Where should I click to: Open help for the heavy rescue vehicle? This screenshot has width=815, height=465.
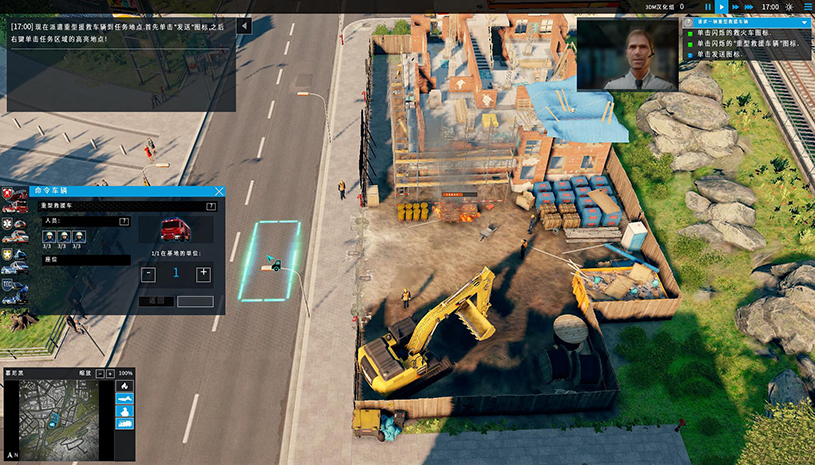point(210,206)
